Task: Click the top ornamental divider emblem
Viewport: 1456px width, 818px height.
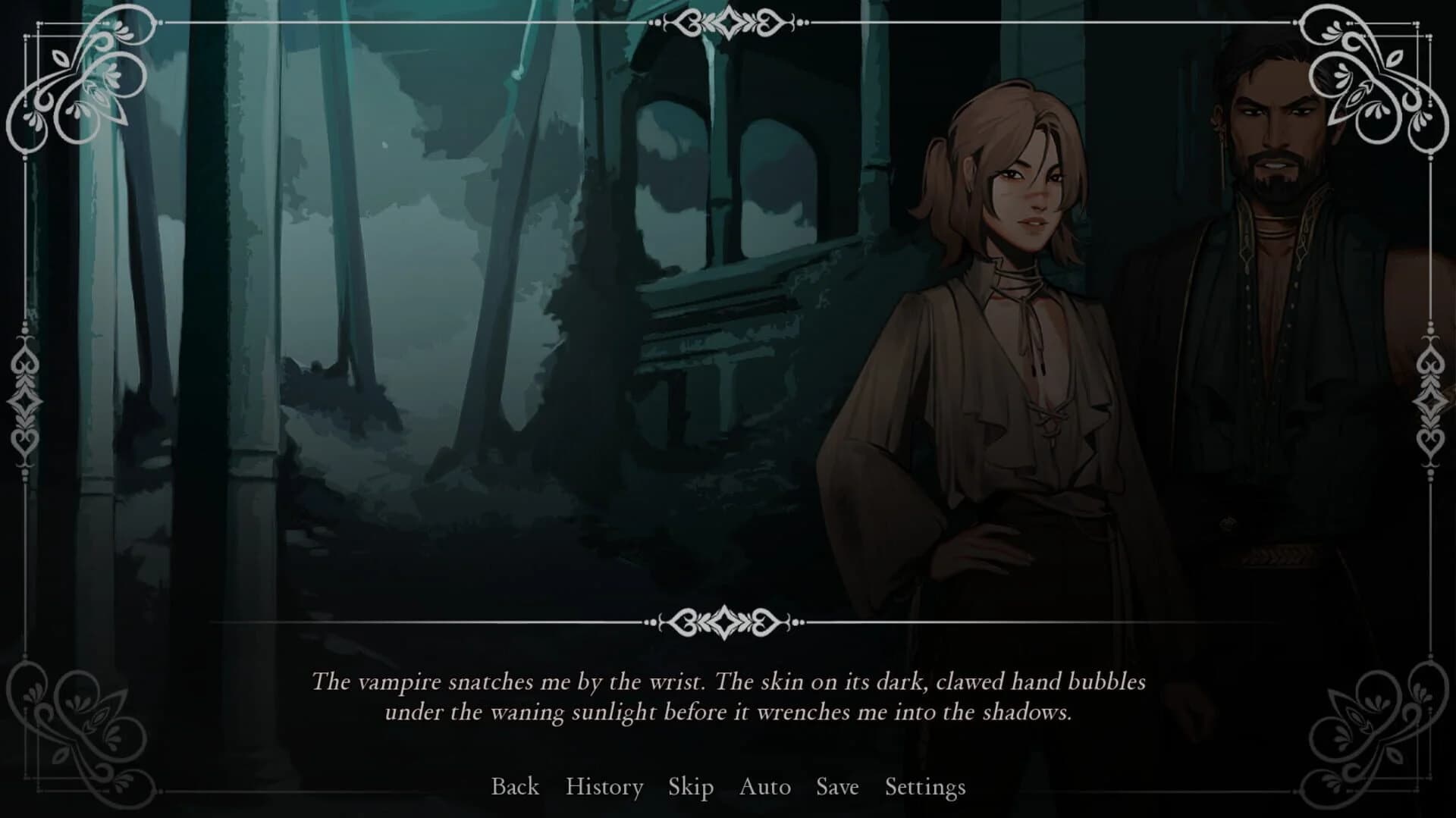Action: pyautogui.click(x=730, y=23)
